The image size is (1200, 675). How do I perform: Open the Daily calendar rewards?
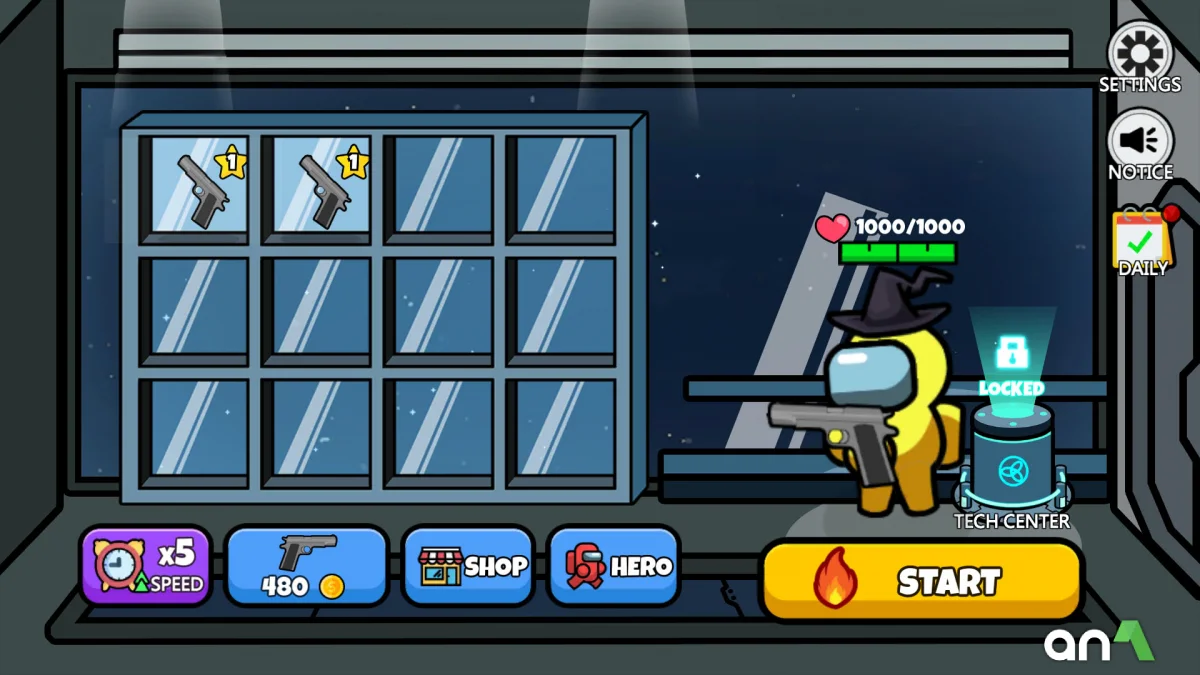(1141, 238)
